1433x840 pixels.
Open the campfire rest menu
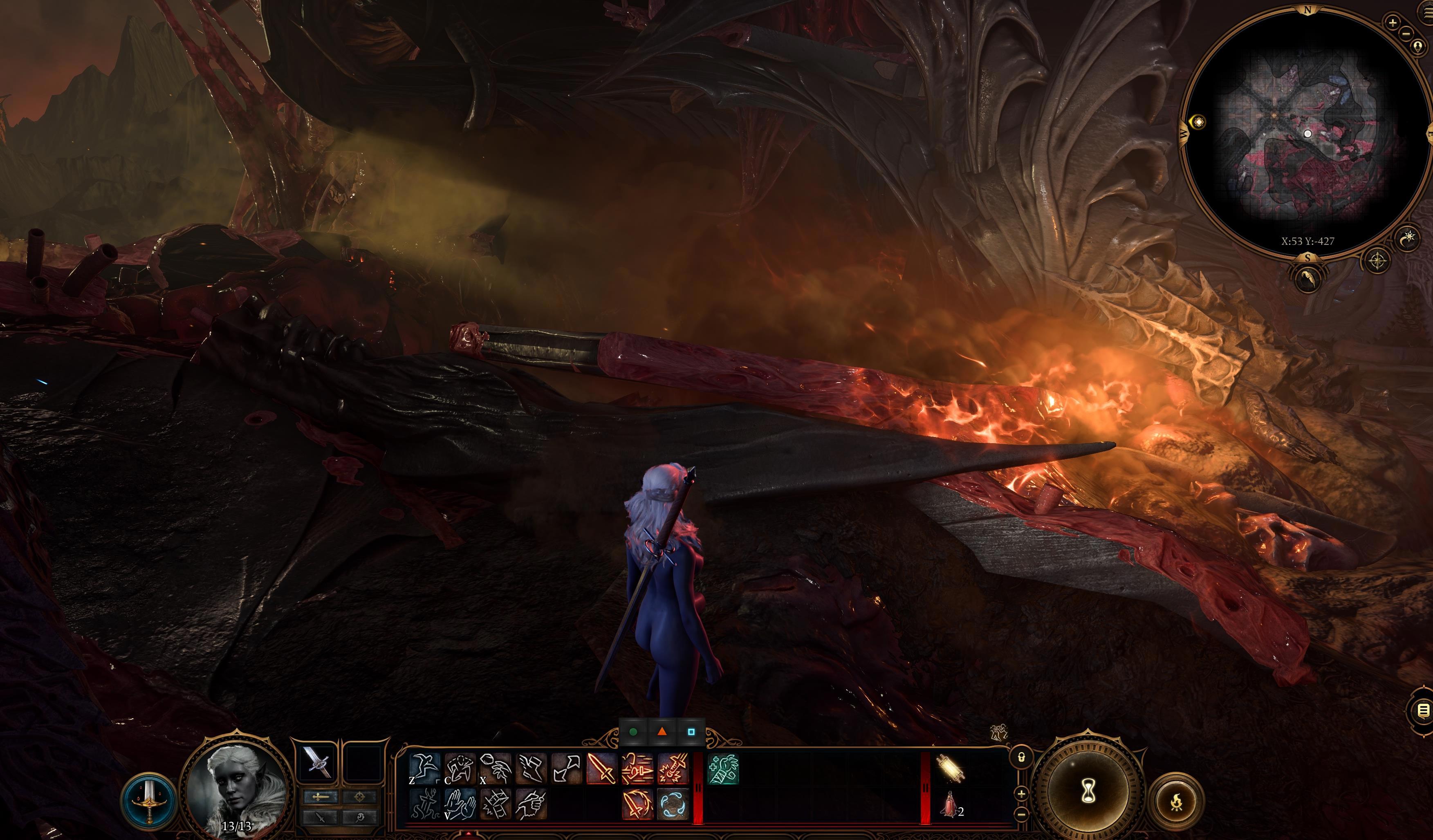pos(1177,801)
